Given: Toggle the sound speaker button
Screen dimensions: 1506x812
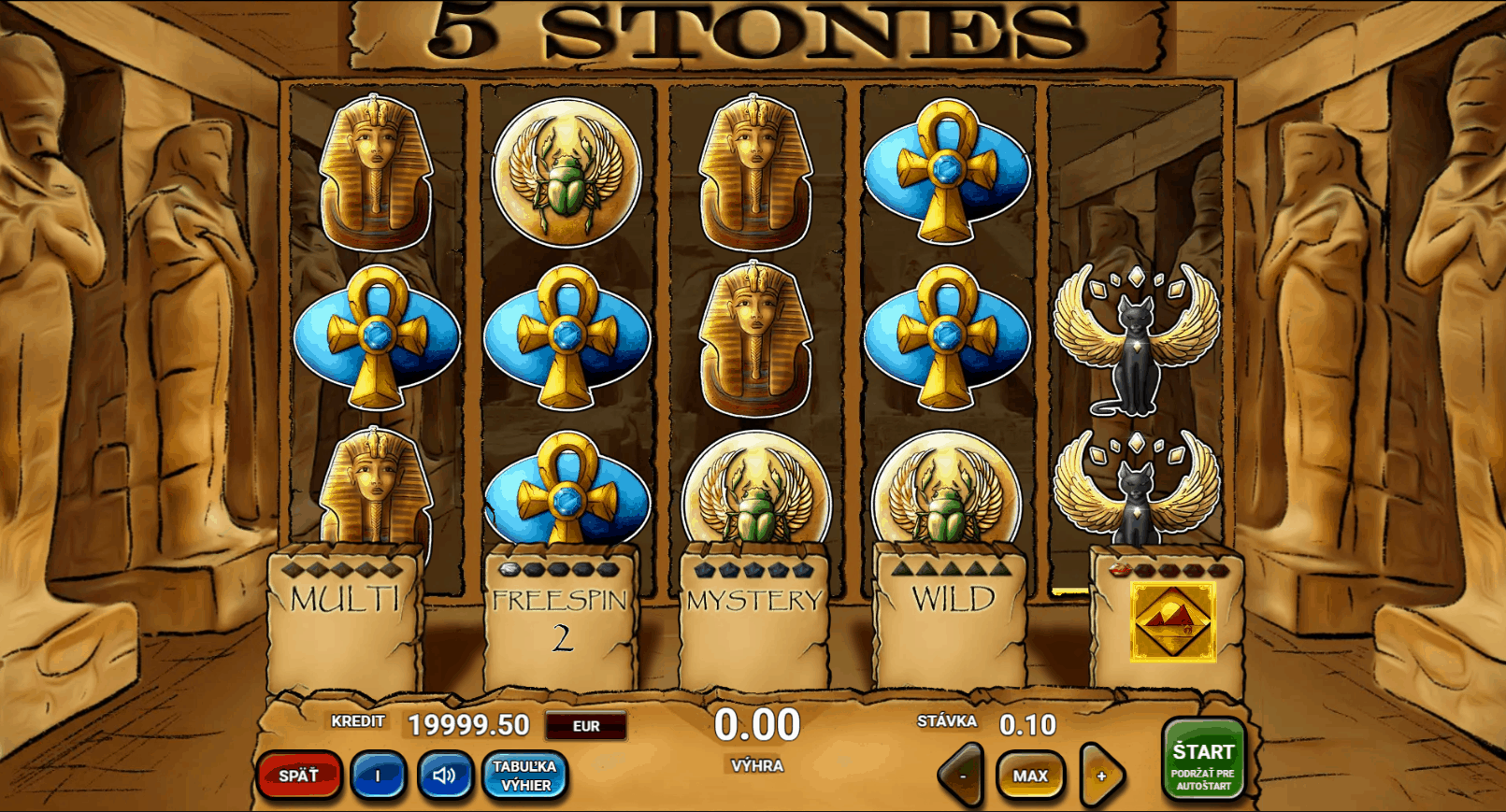Looking at the screenshot, I should point(444,776).
